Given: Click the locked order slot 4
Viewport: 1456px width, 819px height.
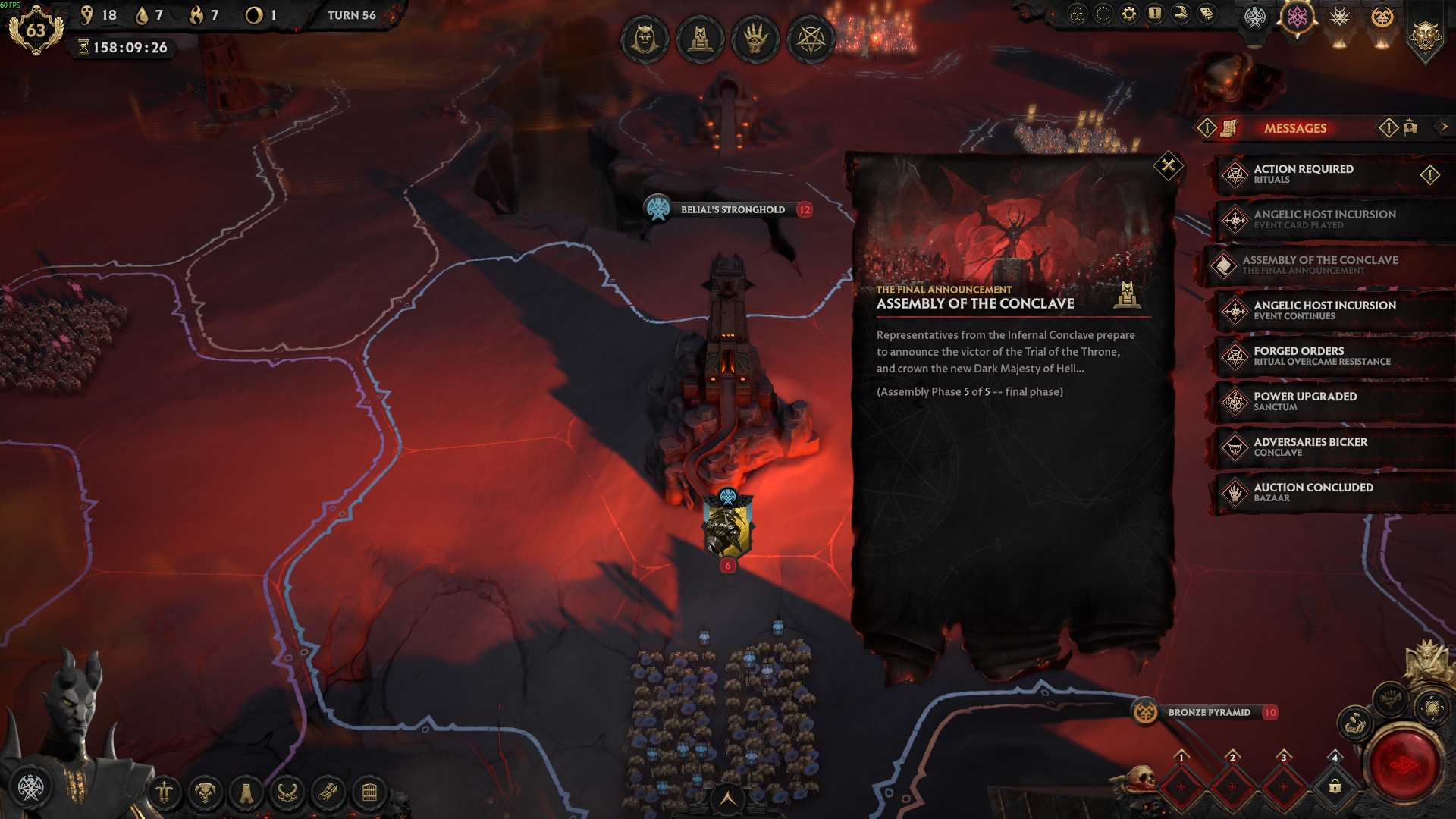Looking at the screenshot, I should coord(1335,785).
